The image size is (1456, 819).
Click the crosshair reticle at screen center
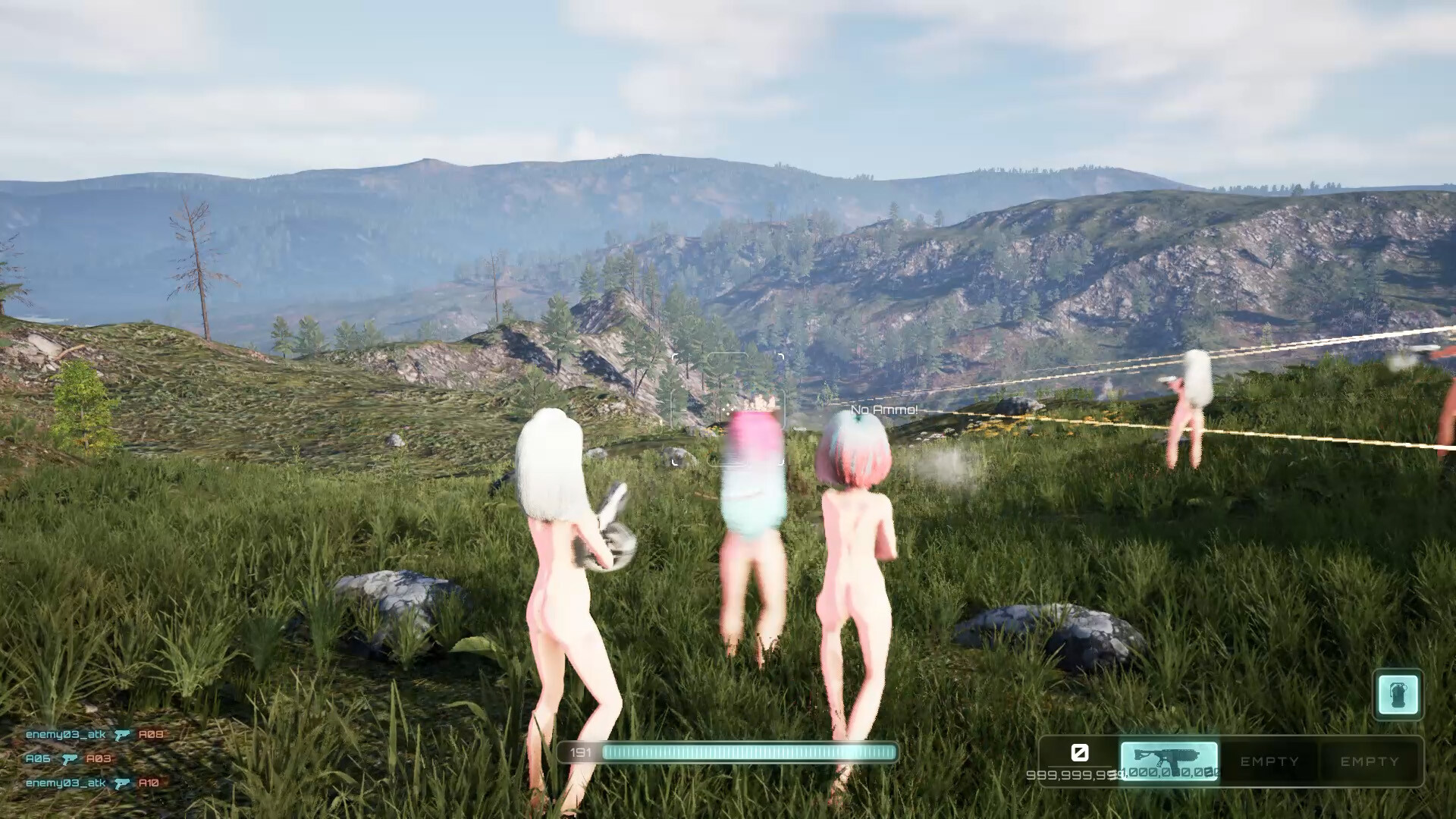point(728,409)
